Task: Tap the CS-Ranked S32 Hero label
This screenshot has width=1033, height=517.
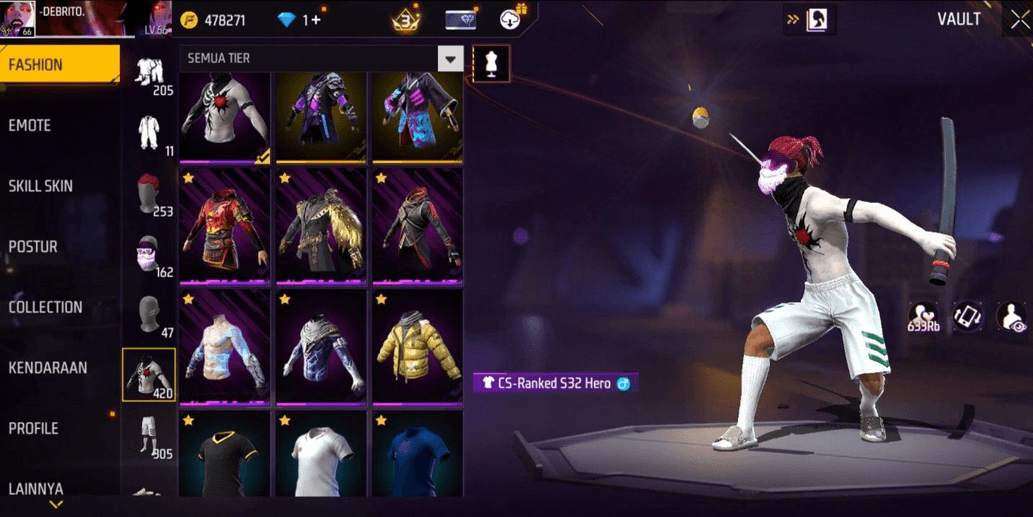Action: coord(555,383)
